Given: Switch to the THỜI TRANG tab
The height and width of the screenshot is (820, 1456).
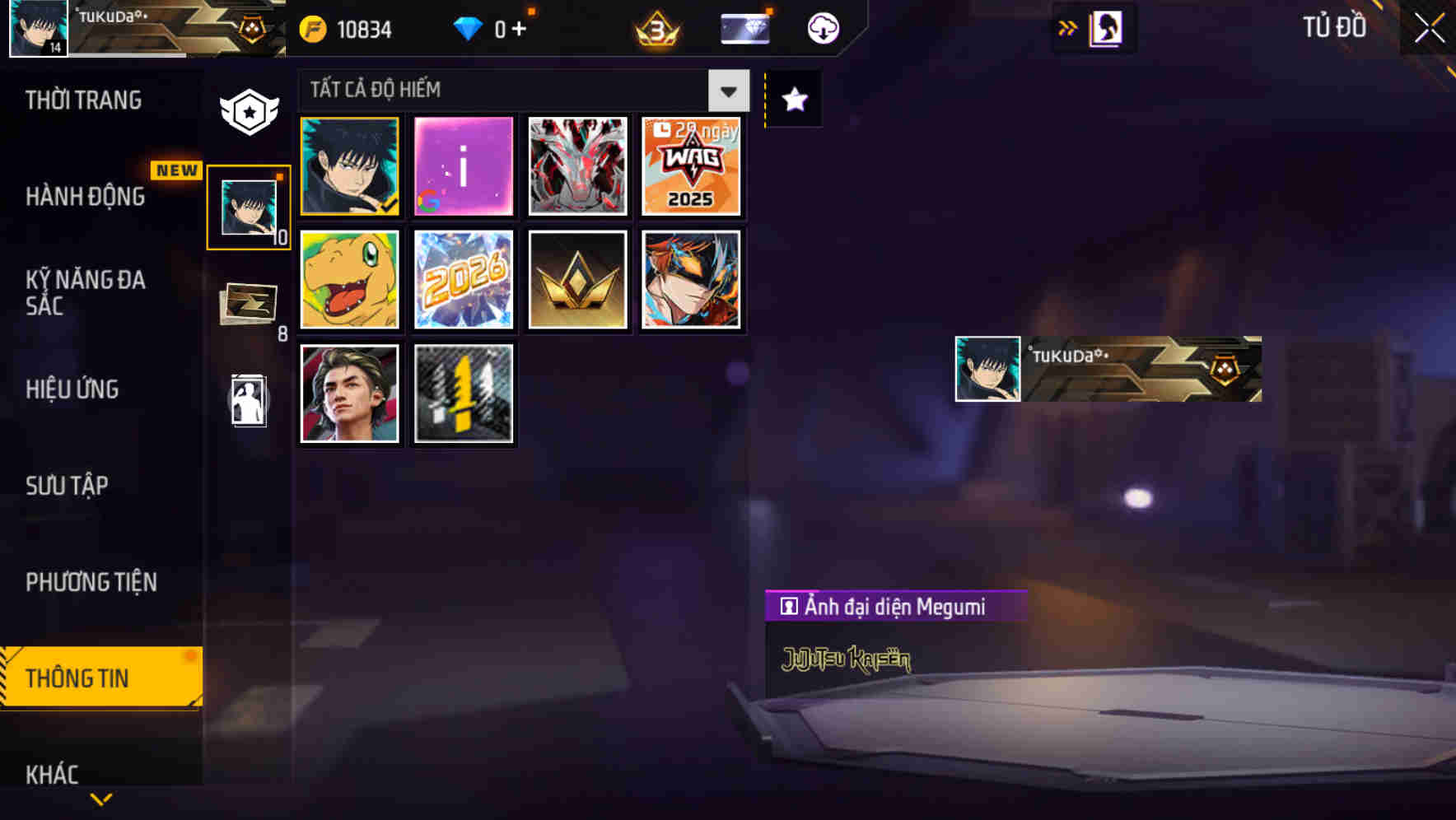Looking at the screenshot, I should pos(85,100).
